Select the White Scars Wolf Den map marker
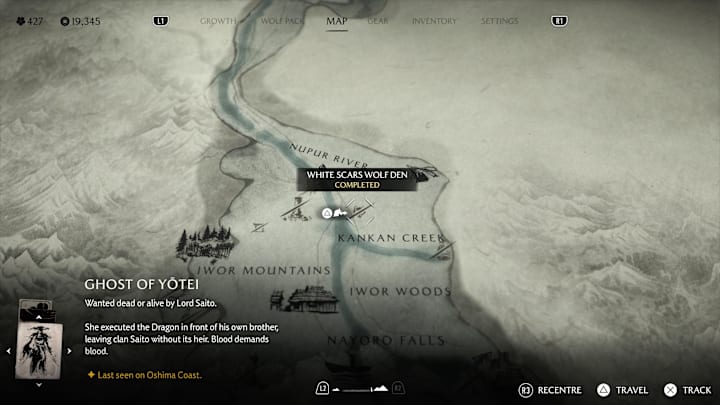 (327, 213)
